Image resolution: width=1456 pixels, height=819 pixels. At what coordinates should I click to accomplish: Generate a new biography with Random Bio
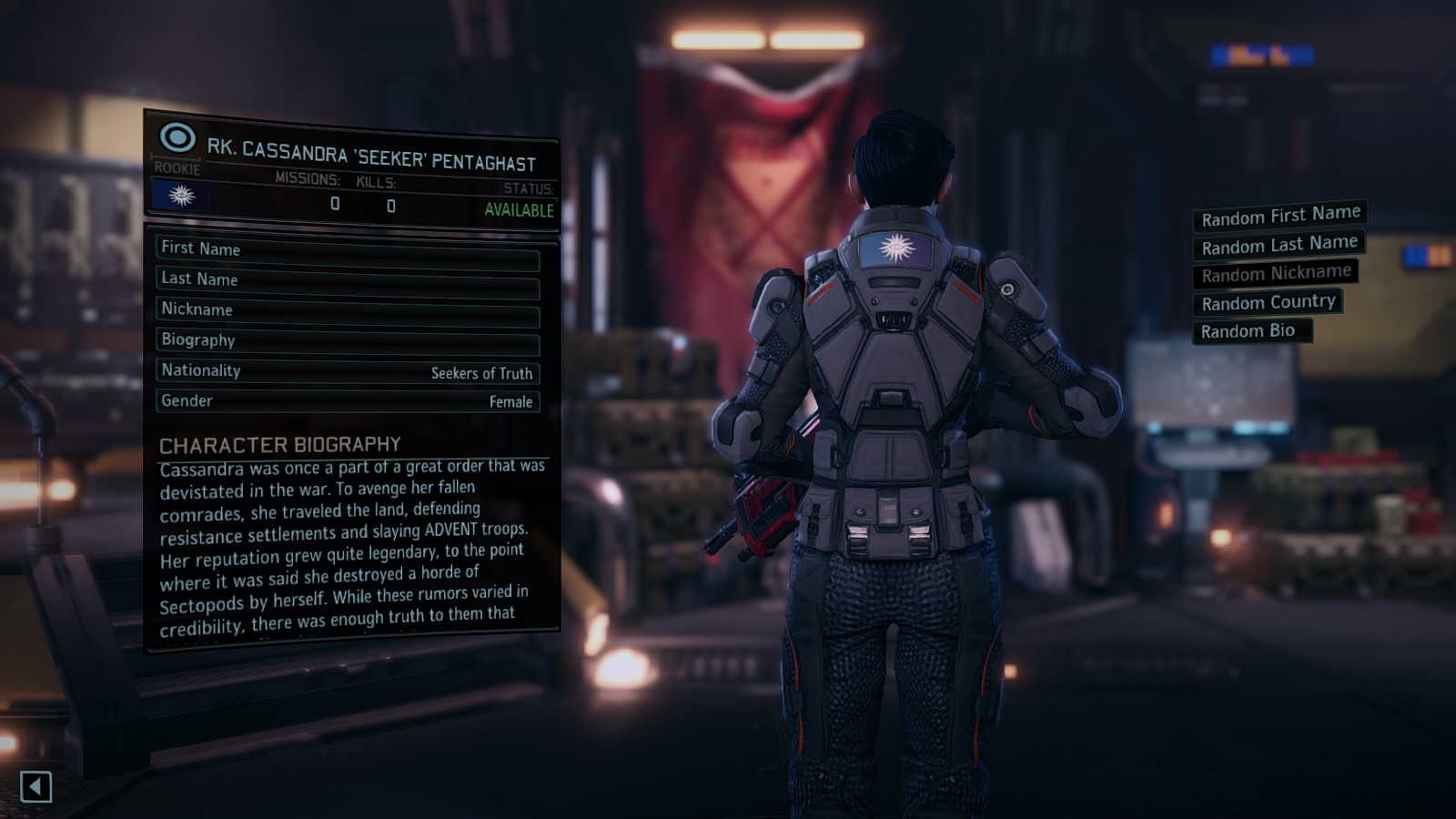click(1251, 330)
